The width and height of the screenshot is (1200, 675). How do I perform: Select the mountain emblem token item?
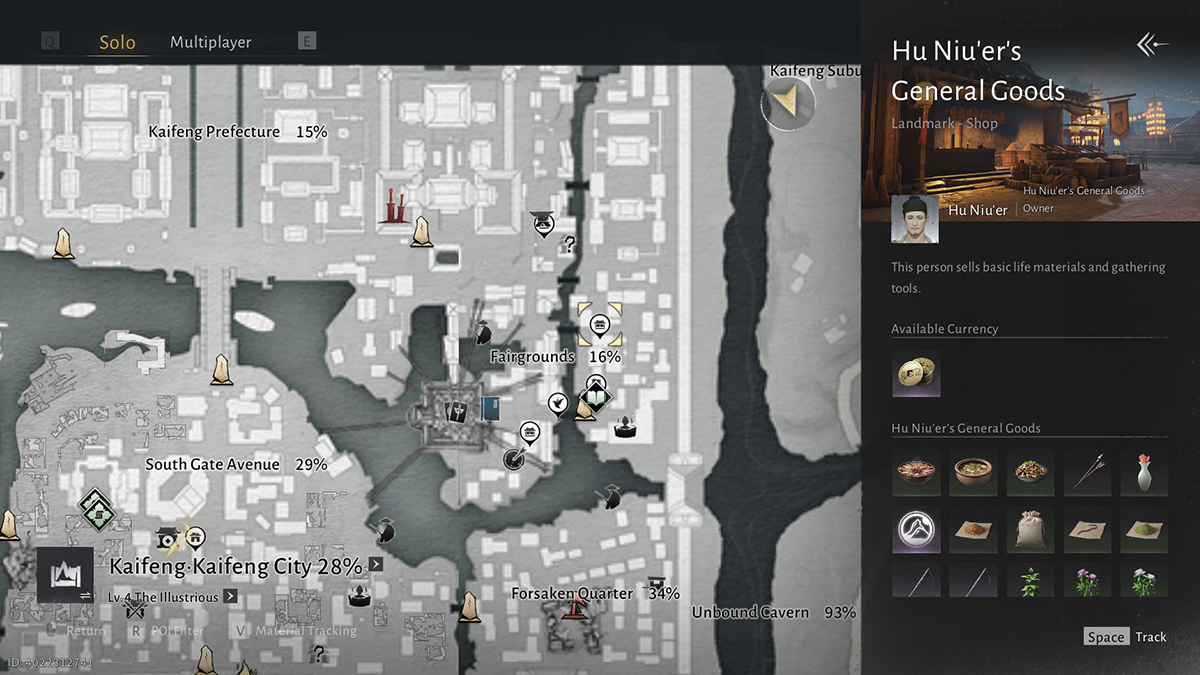click(x=916, y=529)
